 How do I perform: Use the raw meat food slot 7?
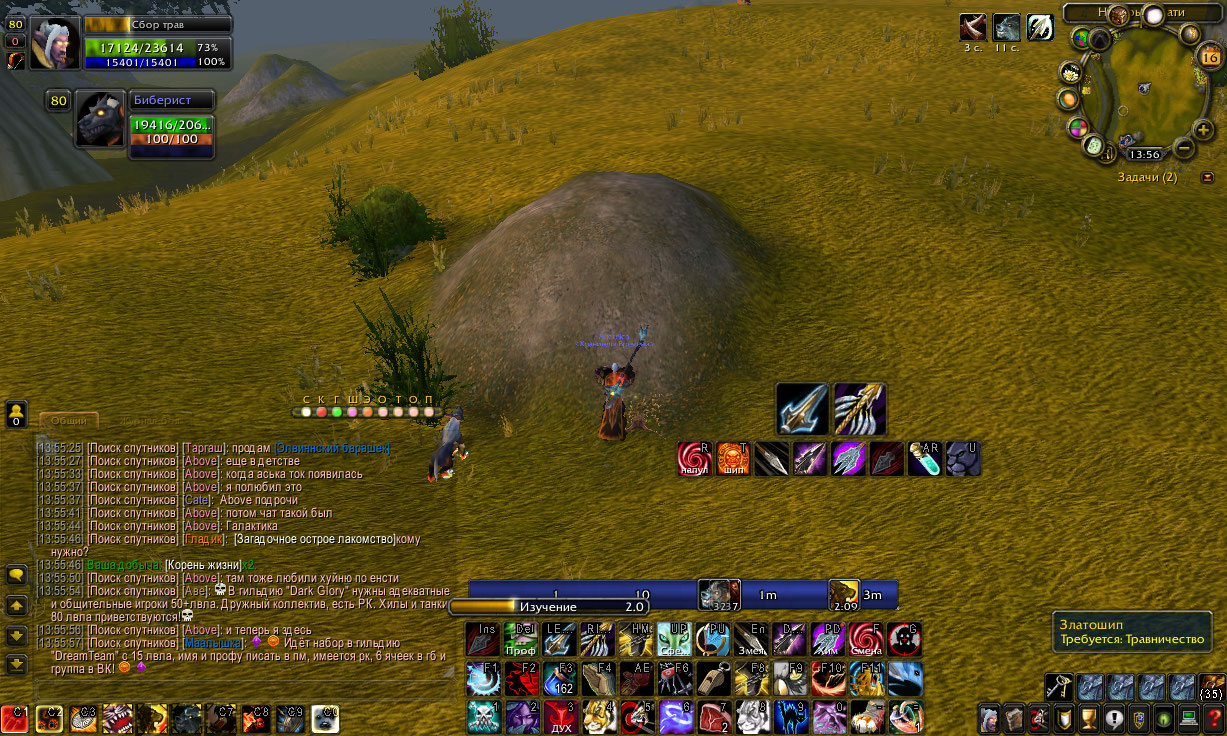pos(712,717)
